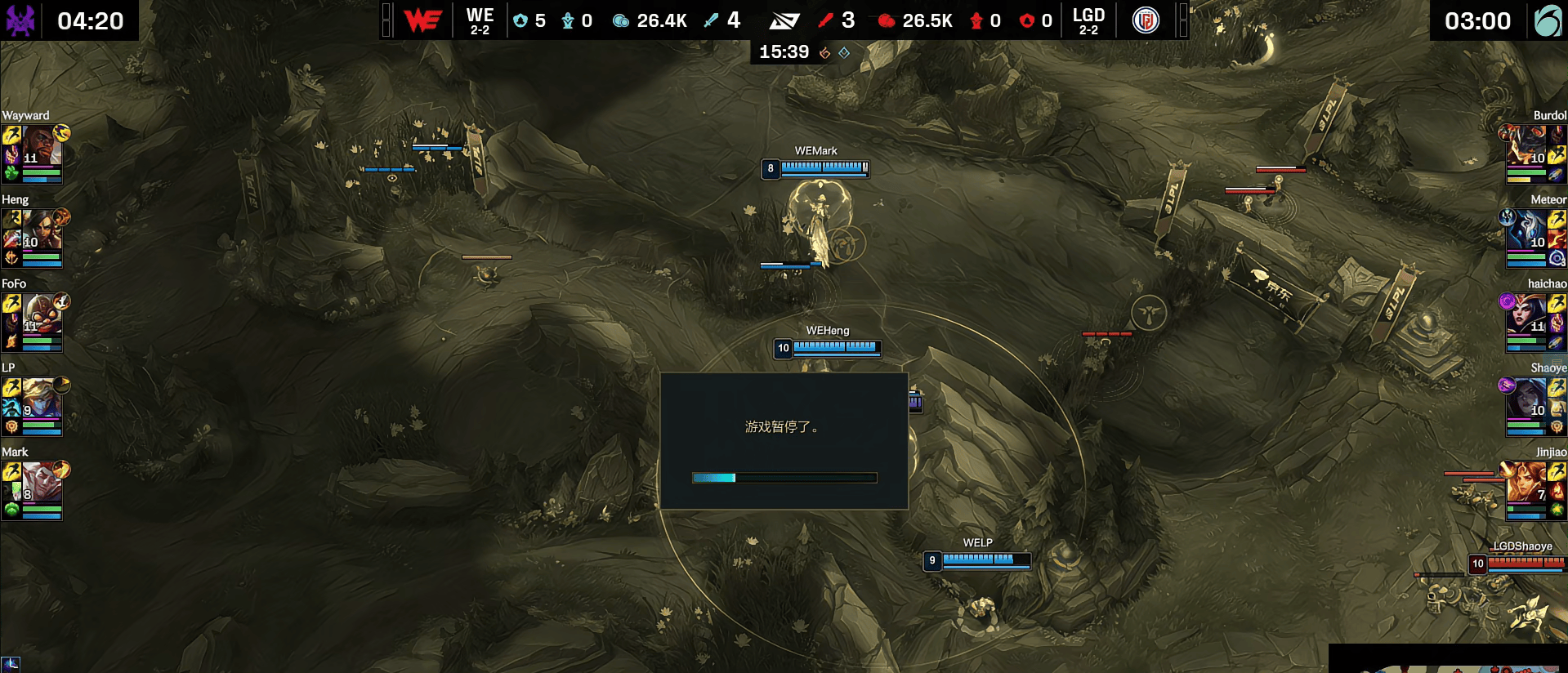
Task: Select Meteor's champion portrait
Action: [x=1526, y=230]
